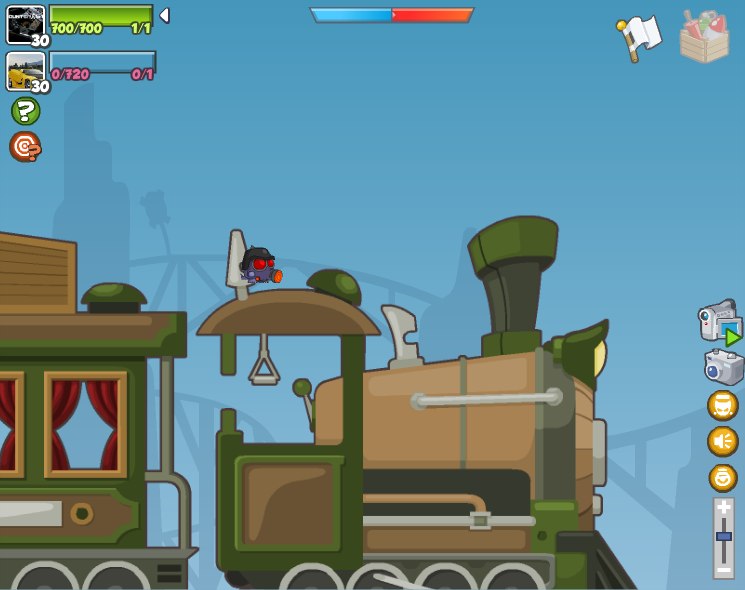Click the white surrender flag icon
The image size is (745, 590).
click(x=640, y=36)
